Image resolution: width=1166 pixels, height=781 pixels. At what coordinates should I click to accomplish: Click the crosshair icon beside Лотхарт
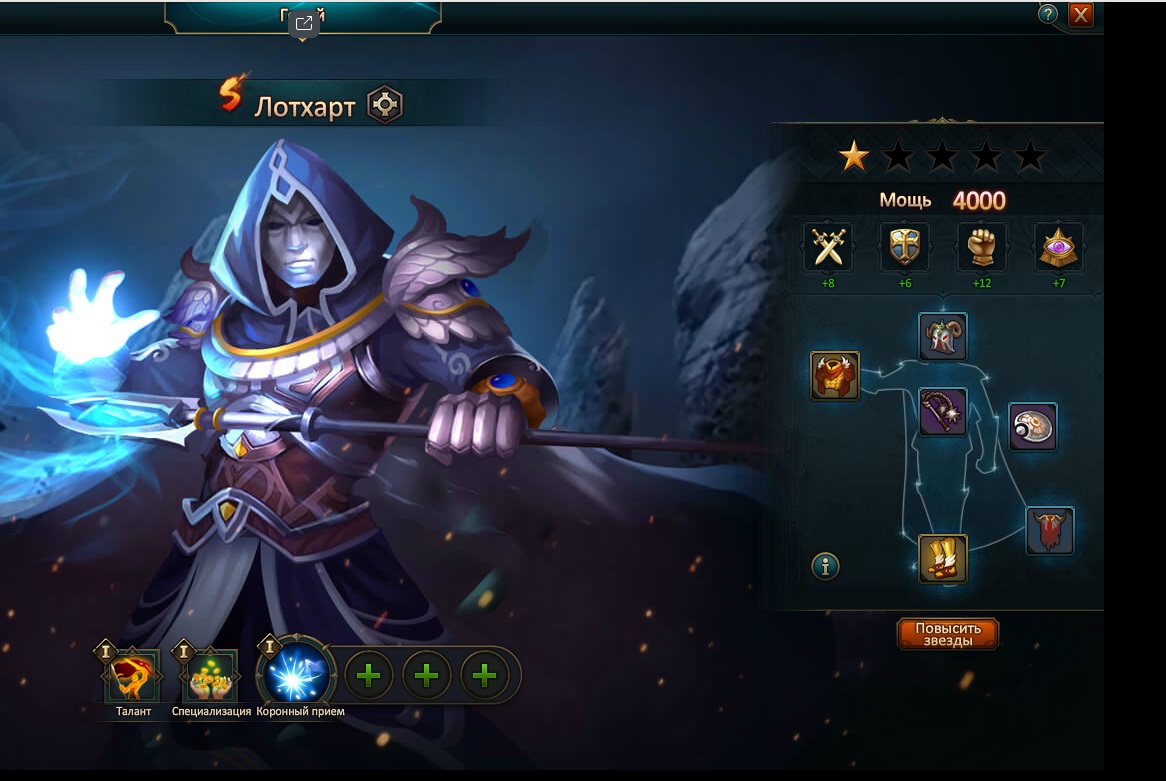(385, 105)
